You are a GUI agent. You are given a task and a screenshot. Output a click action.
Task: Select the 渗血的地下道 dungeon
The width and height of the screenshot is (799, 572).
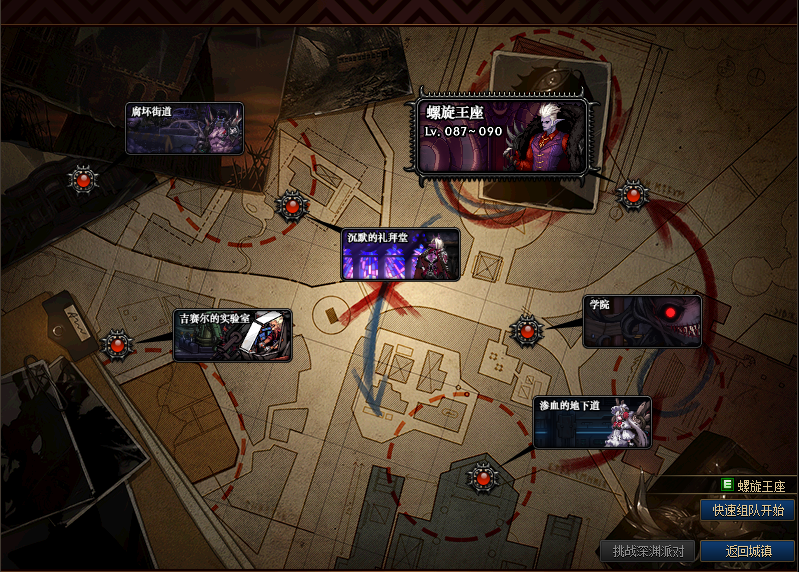(592, 422)
